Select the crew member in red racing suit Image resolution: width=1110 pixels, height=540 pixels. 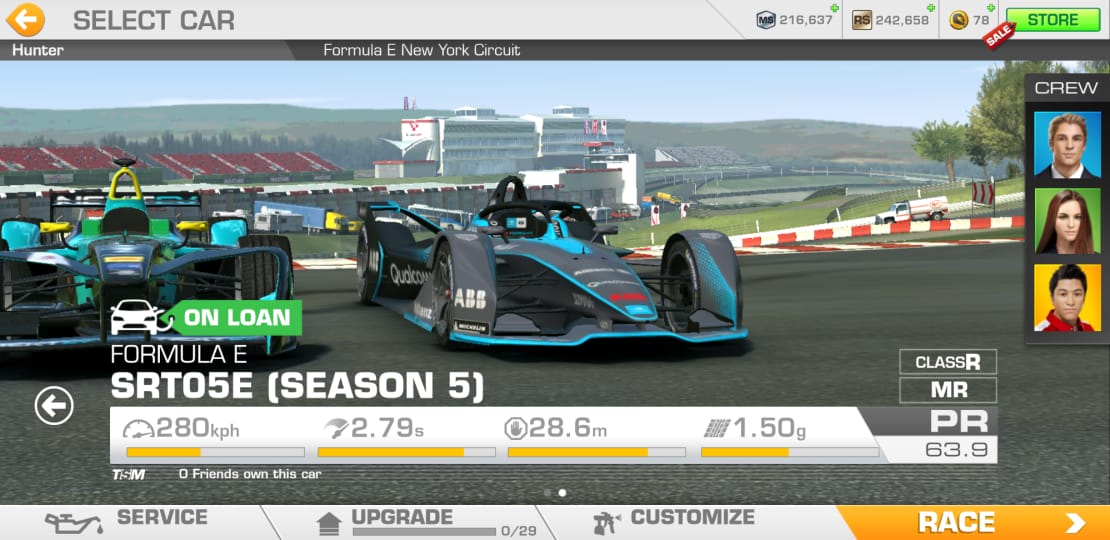(1066, 297)
